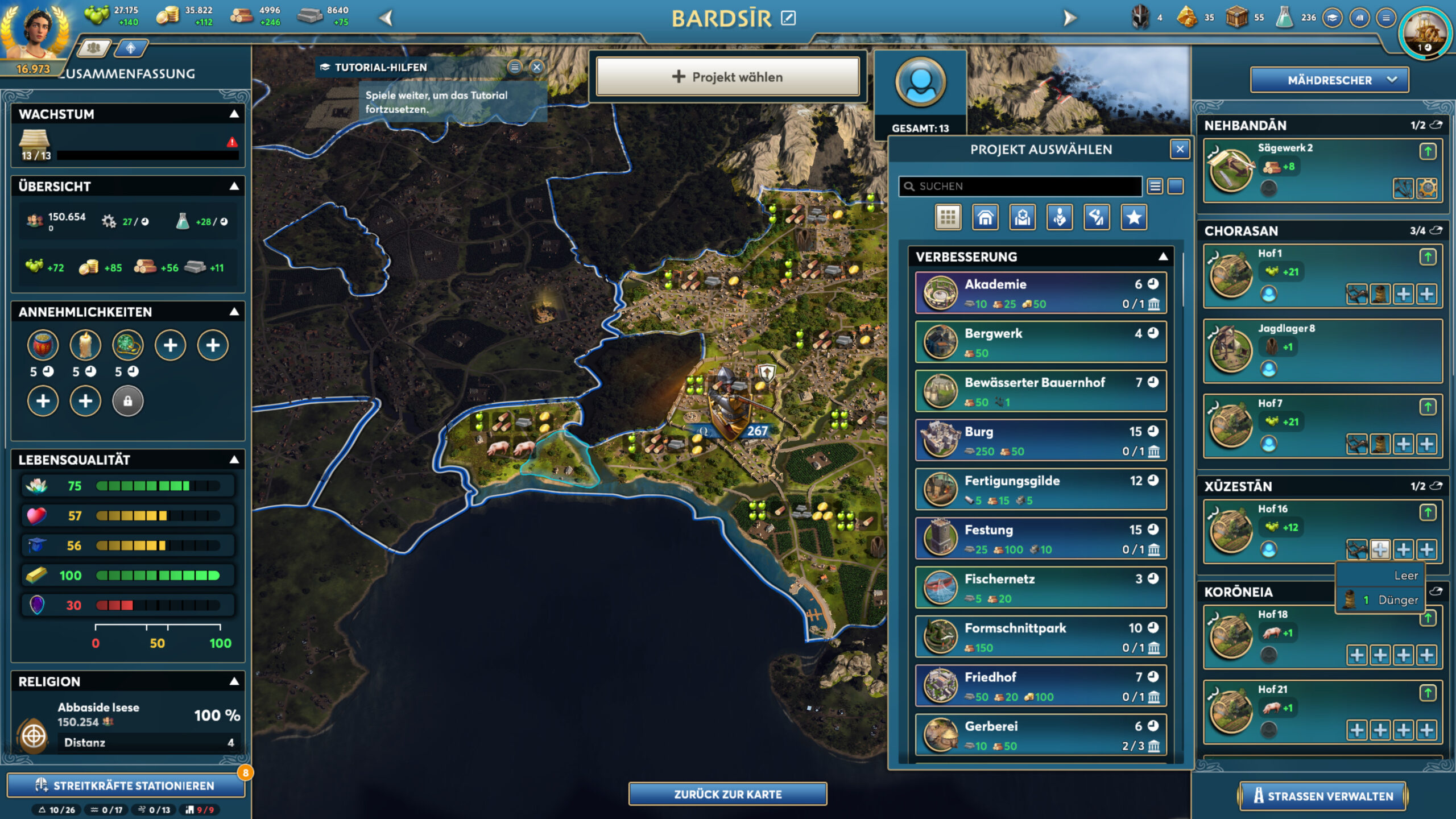Open the Projekt wählen button
1456x819 pixels.
727,77
